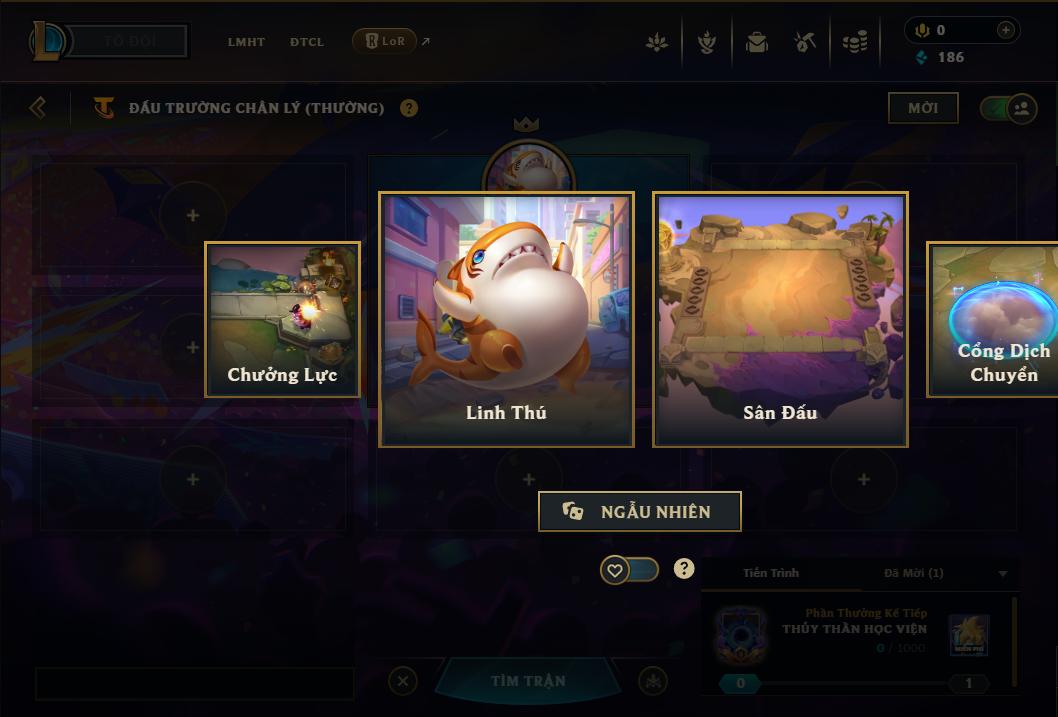The width and height of the screenshot is (1058, 717).
Task: Go back with the arrow button
Action: [38, 107]
